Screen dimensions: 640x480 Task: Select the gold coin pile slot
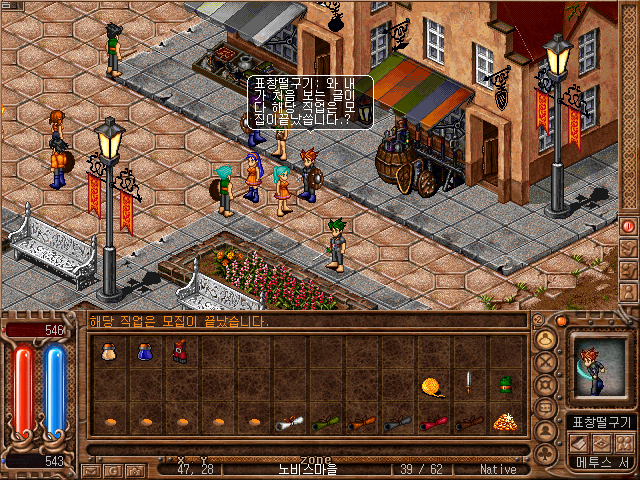(504, 421)
